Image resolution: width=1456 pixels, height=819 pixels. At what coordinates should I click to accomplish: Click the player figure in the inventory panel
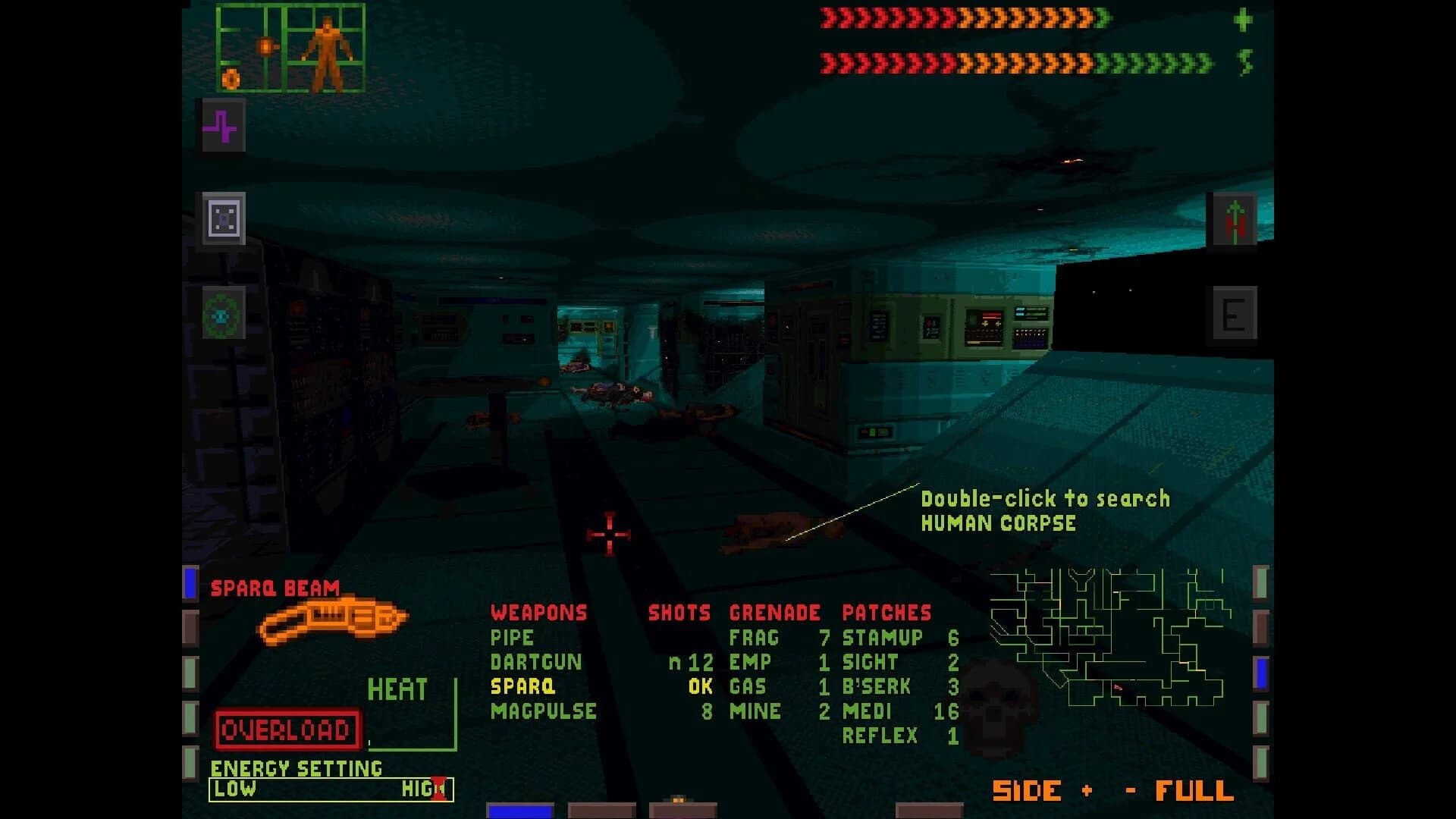point(326,49)
